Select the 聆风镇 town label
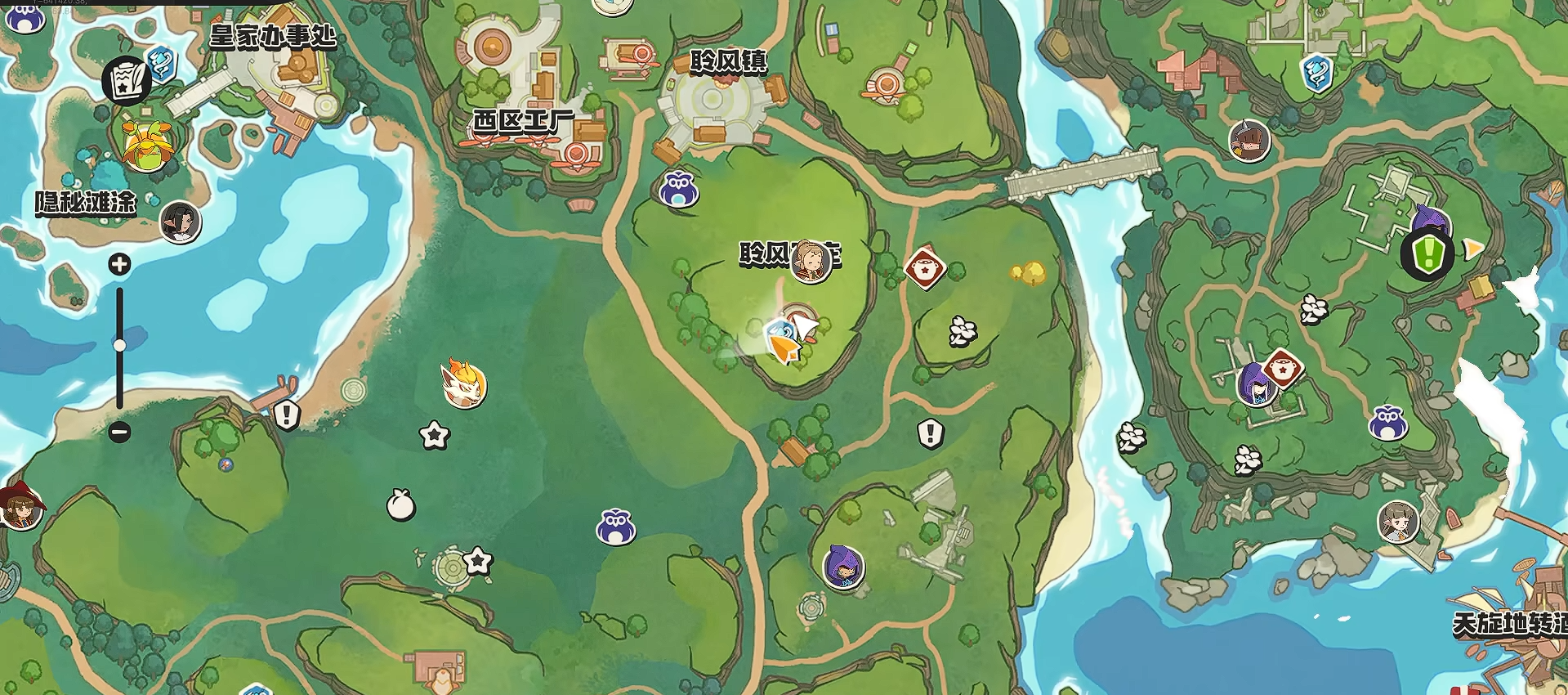The width and height of the screenshot is (1568, 695). (728, 62)
